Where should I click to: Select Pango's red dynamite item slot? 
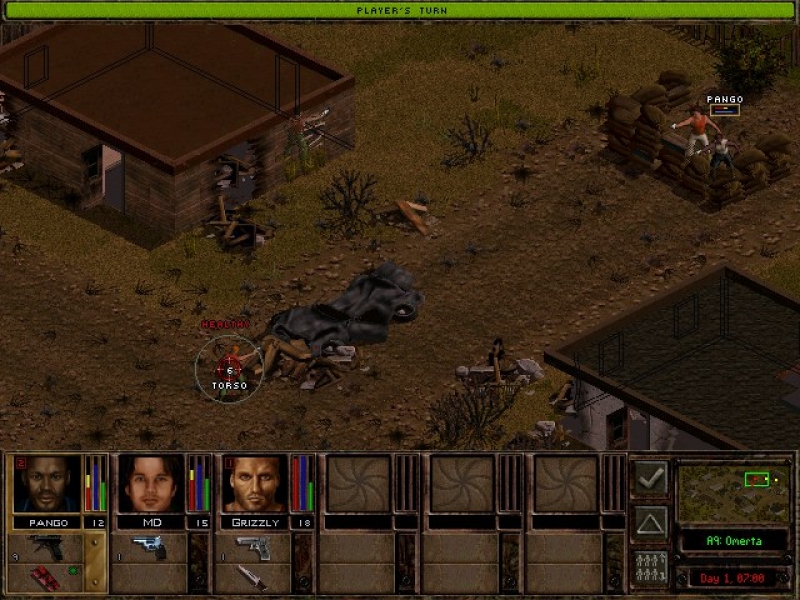tap(44, 577)
